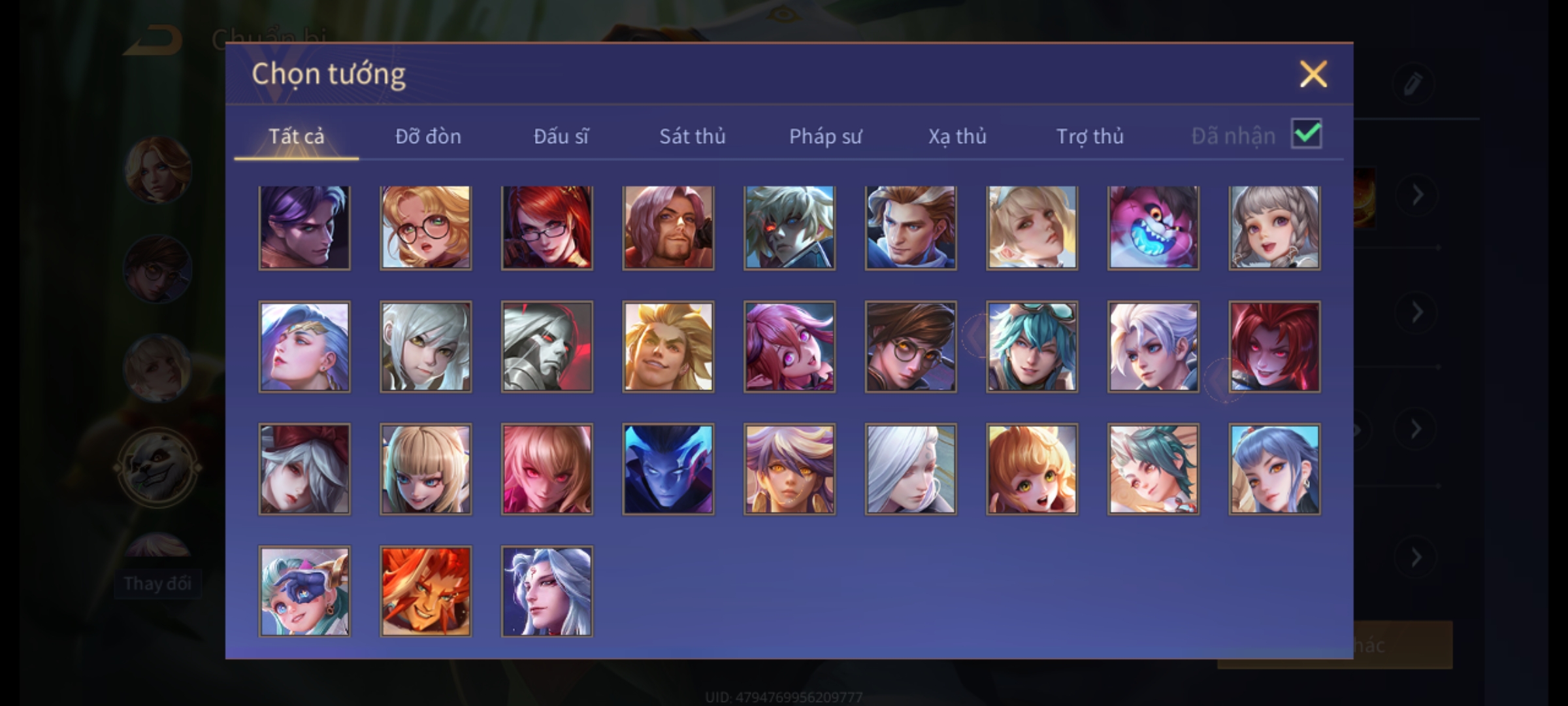This screenshot has width=1568, height=706.
Task: Choose the dark blue-skinned demon hero
Action: tap(668, 469)
